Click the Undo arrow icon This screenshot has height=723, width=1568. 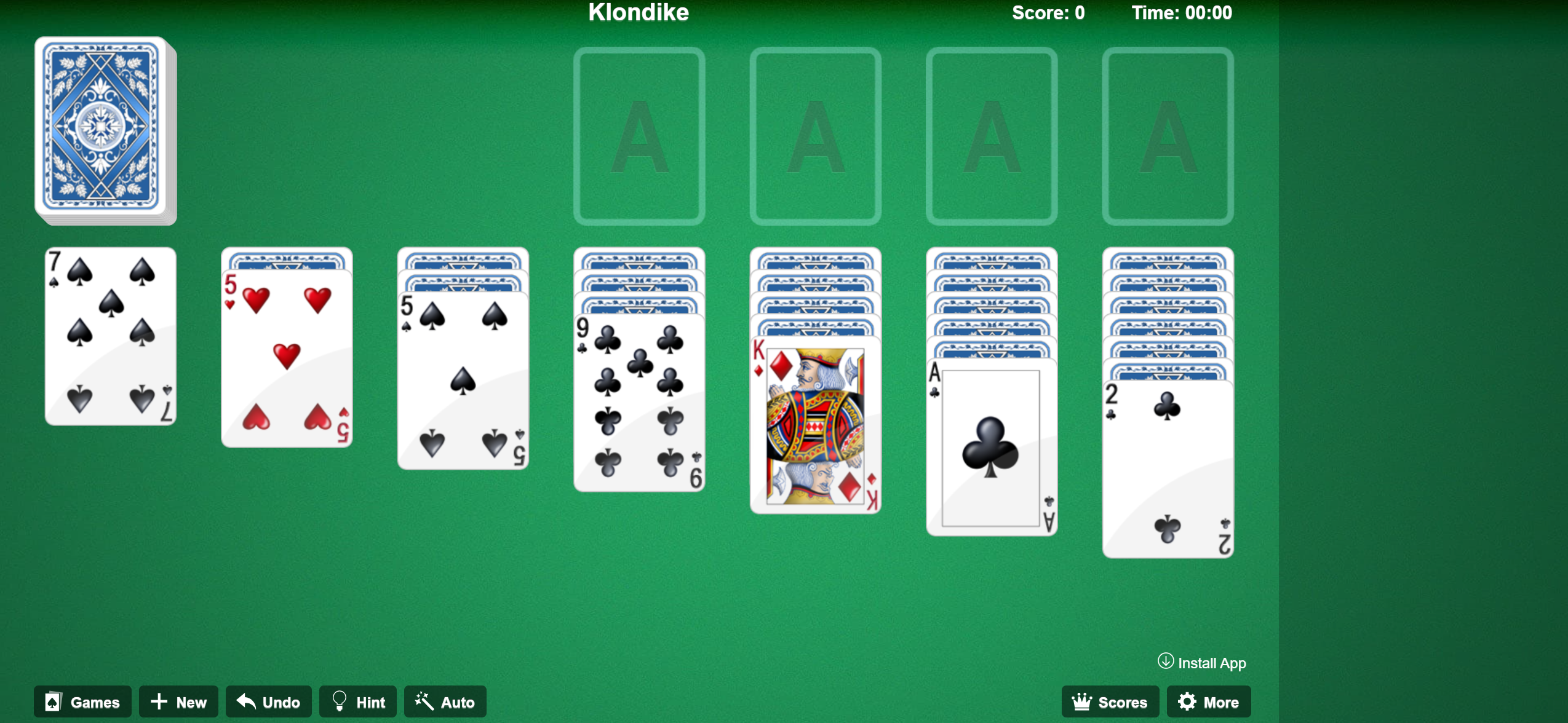[x=245, y=701]
